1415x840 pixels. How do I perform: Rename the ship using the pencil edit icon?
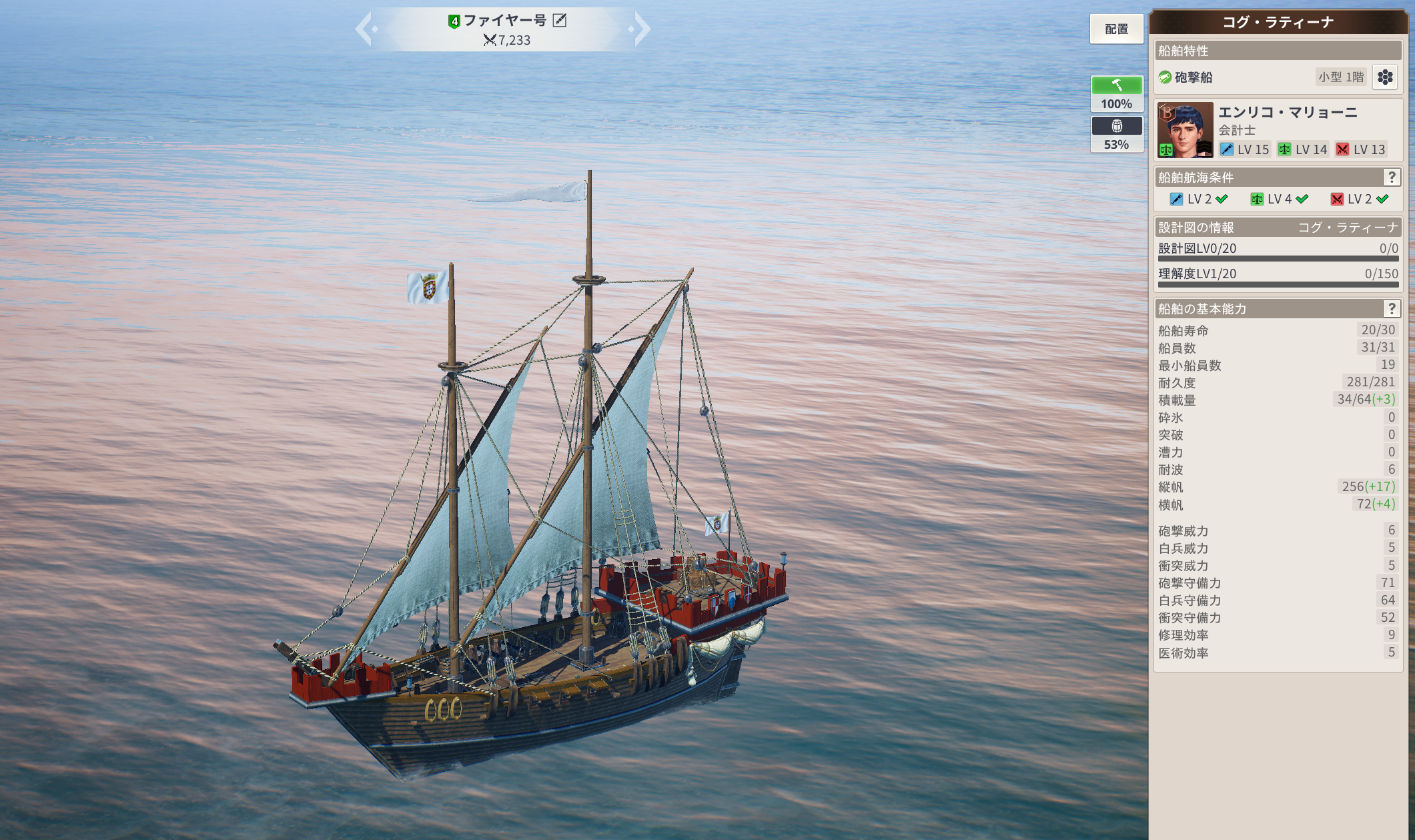560,21
